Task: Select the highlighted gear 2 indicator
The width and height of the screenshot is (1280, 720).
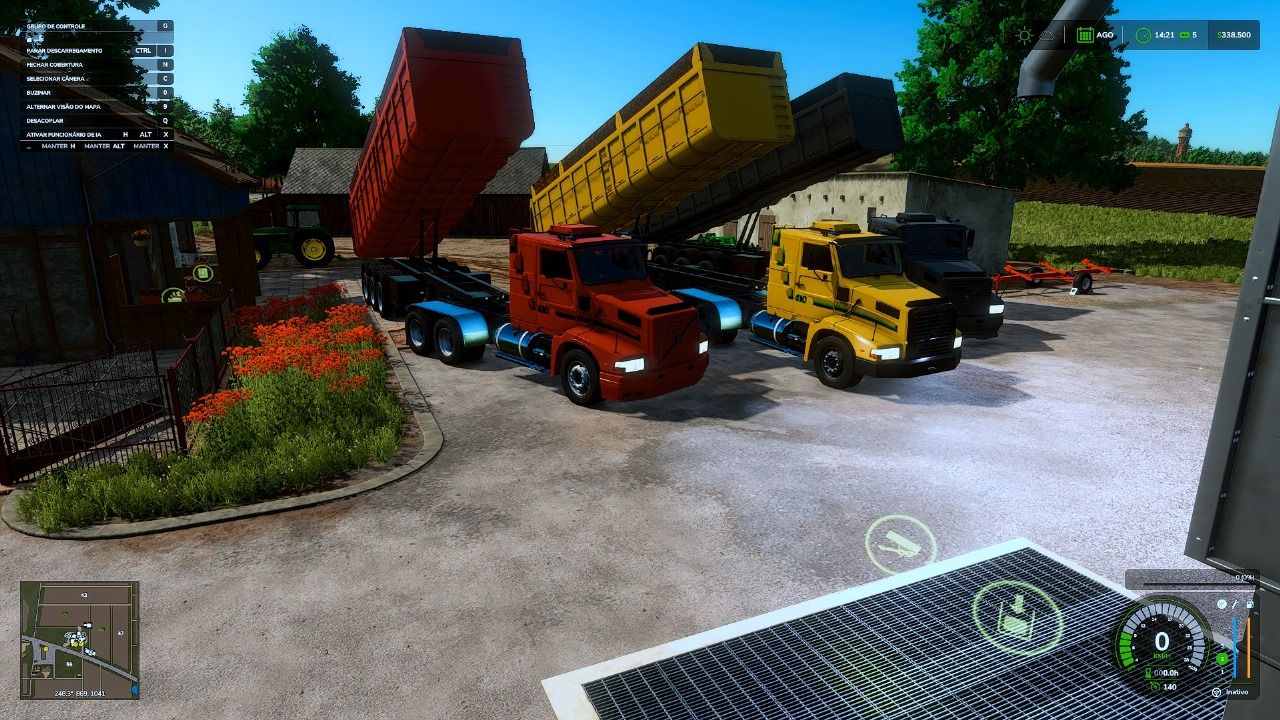Action: [1222, 659]
